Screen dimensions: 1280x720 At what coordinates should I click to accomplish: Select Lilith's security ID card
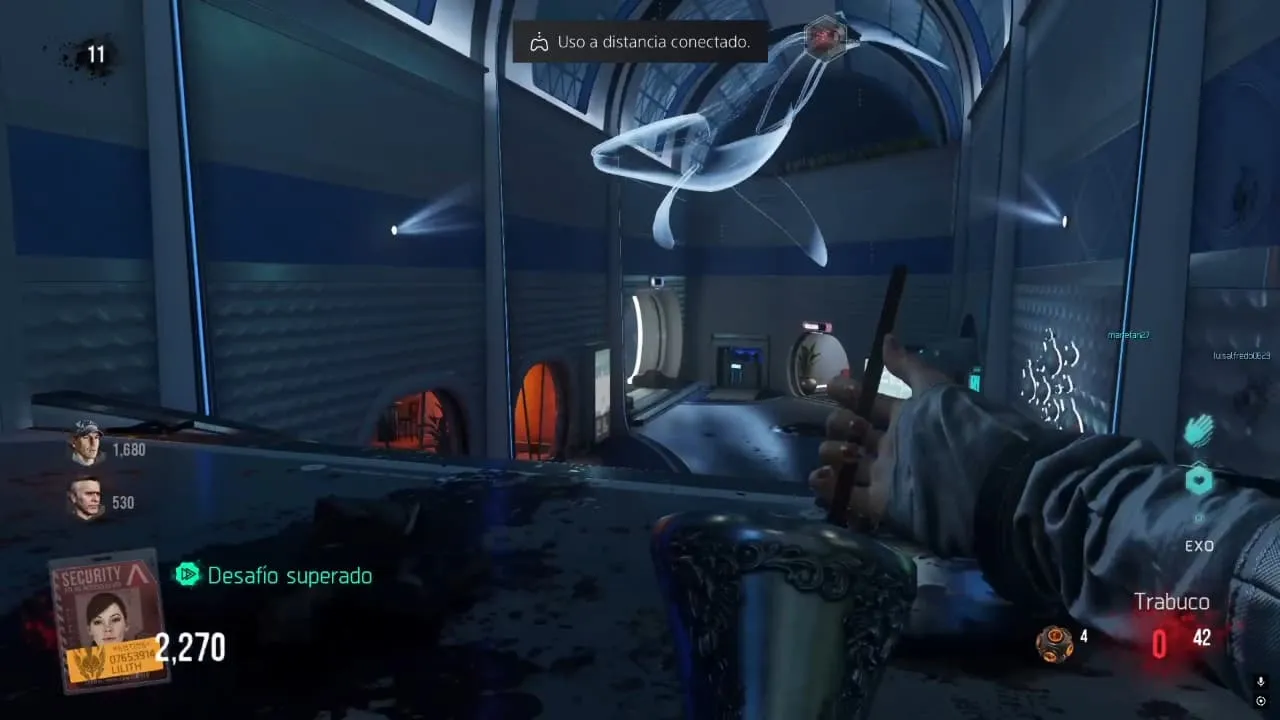click(x=108, y=620)
